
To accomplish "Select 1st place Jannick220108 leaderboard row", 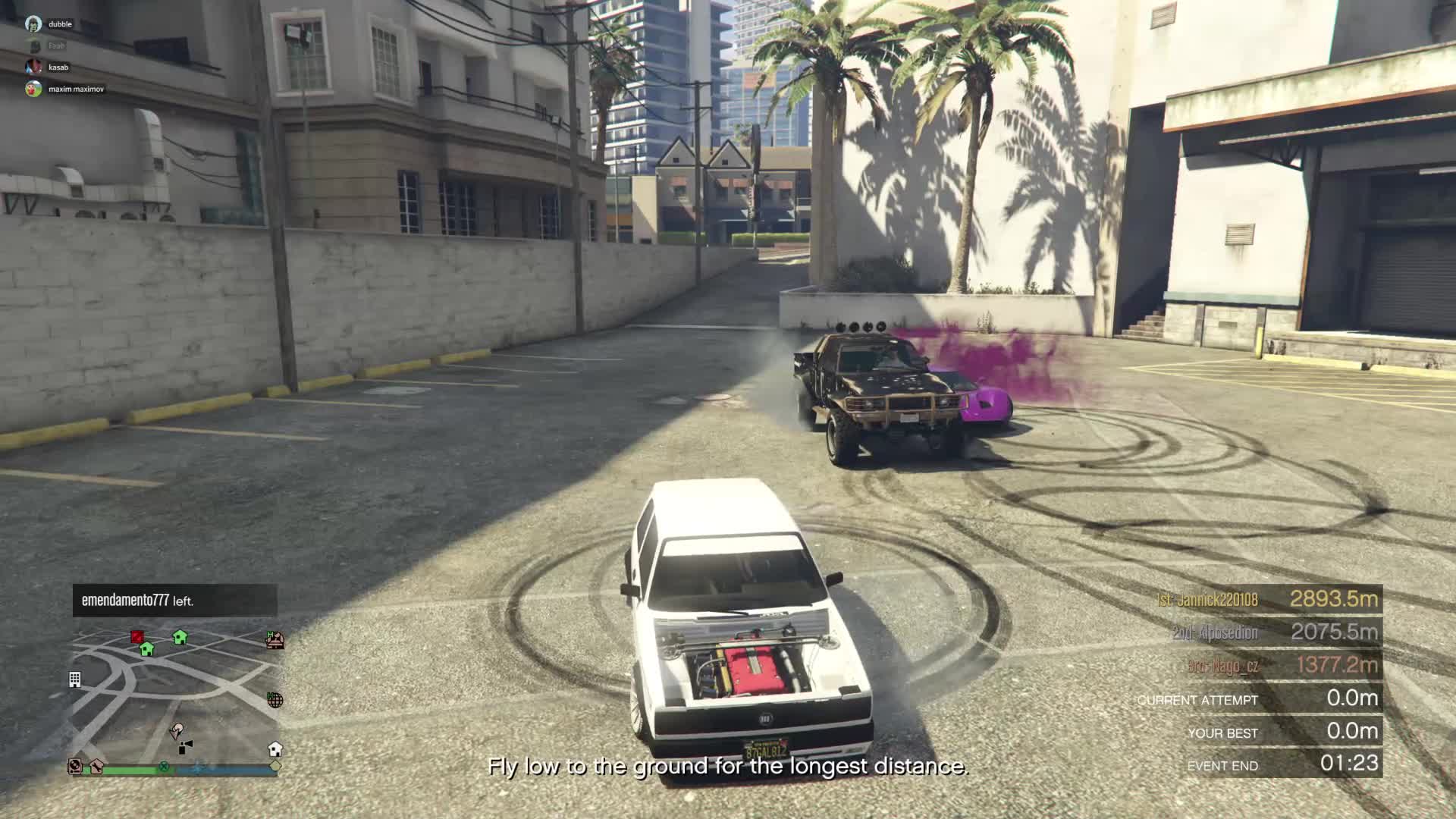I will tap(1266, 599).
